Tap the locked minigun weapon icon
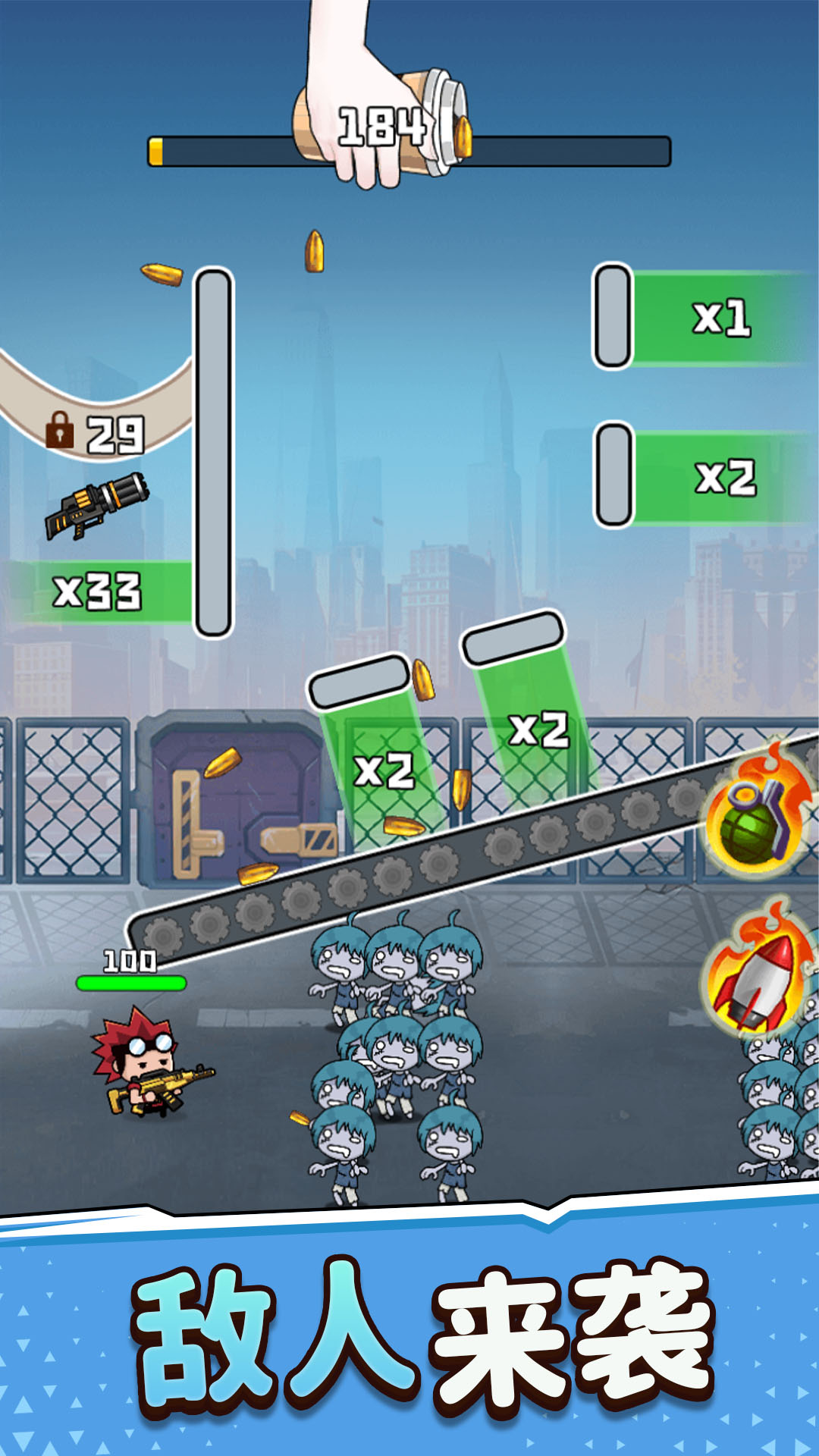 97,504
